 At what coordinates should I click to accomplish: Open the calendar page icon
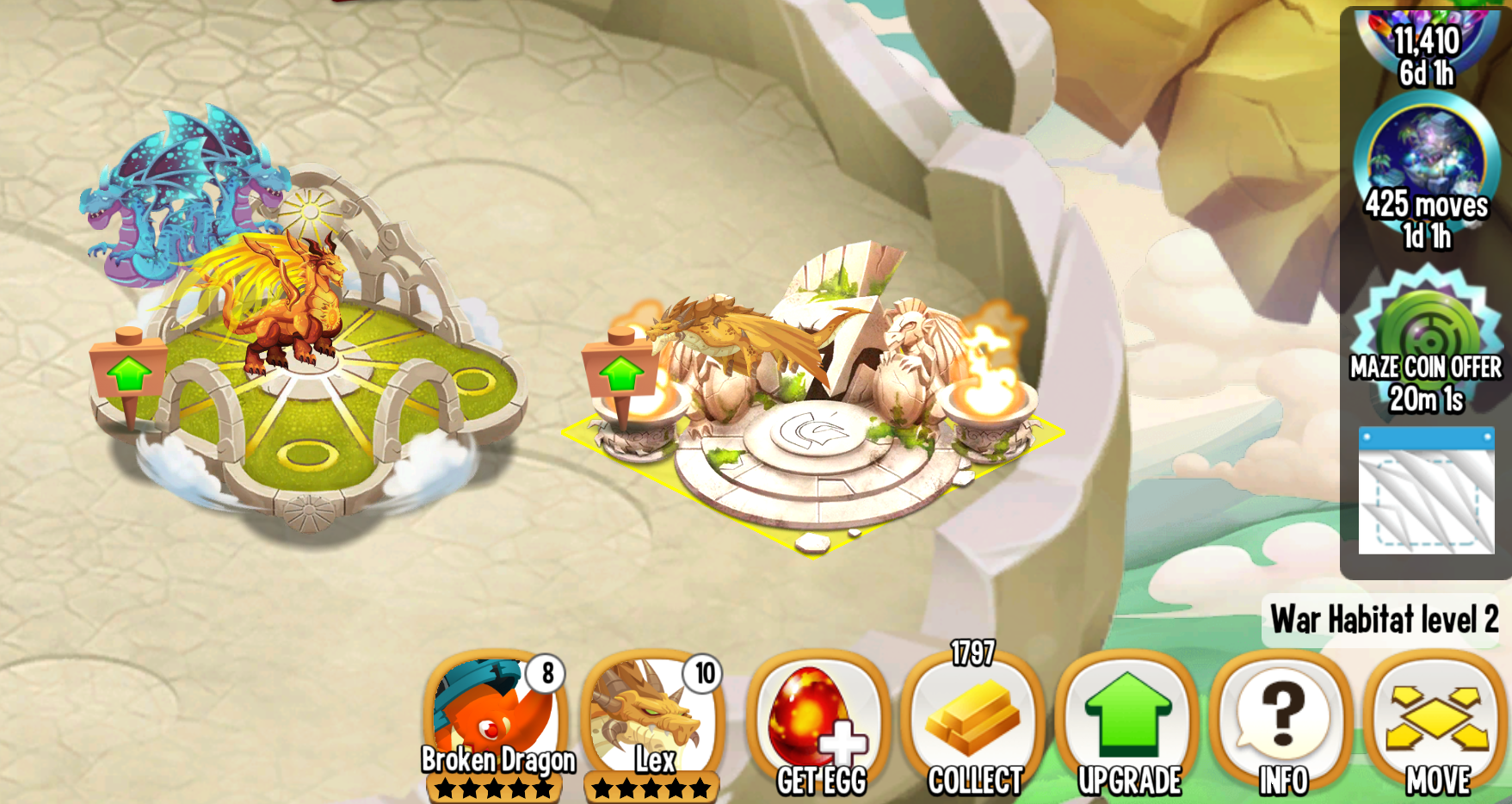pyautogui.click(x=1426, y=491)
